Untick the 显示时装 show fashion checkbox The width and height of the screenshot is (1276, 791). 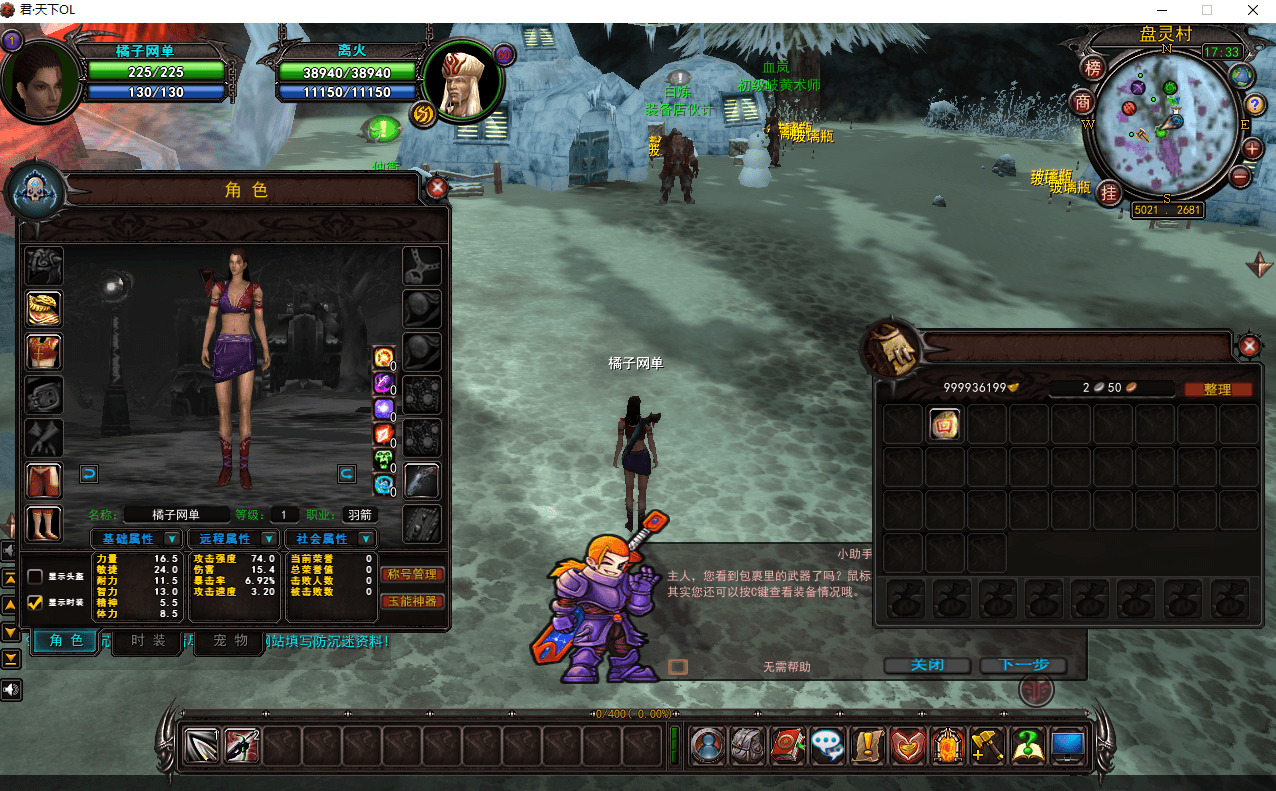pos(36,602)
